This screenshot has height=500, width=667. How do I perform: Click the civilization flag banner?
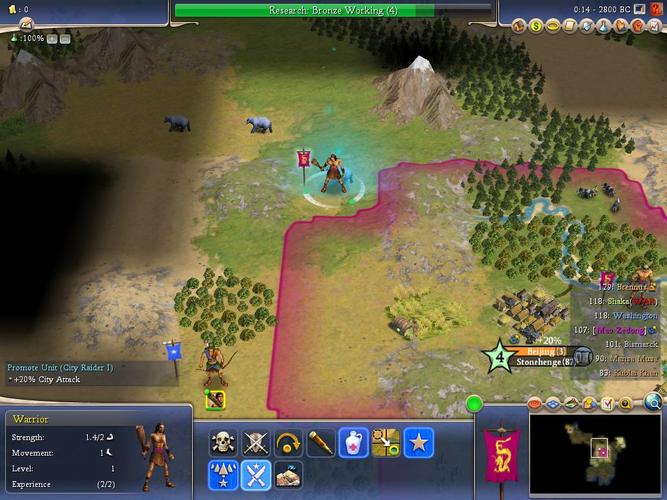click(x=500, y=450)
